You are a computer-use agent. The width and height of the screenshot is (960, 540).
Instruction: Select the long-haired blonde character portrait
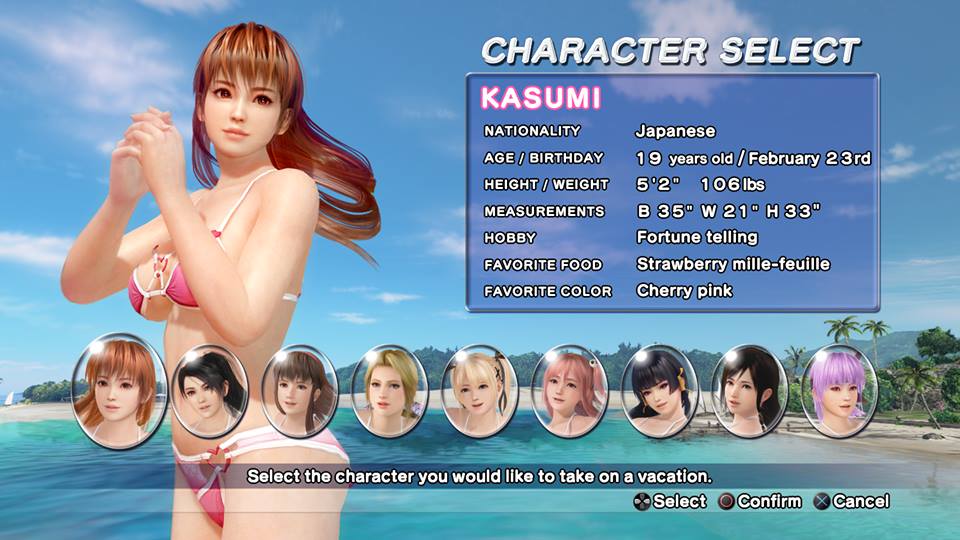click(x=389, y=391)
